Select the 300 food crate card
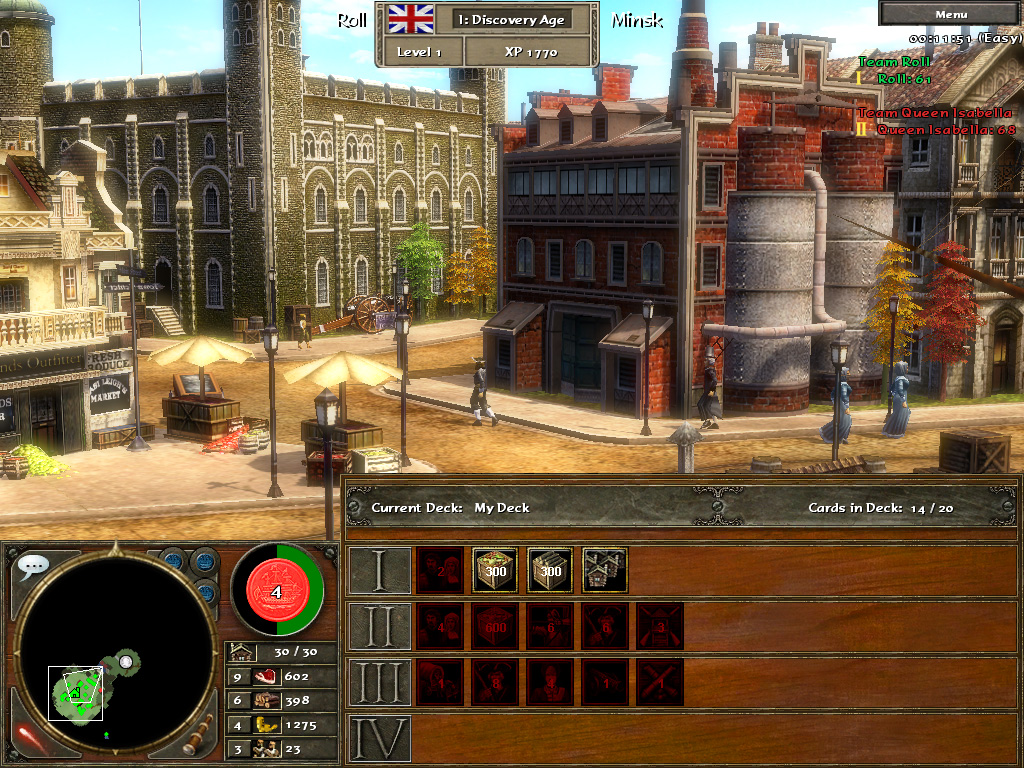 point(495,570)
